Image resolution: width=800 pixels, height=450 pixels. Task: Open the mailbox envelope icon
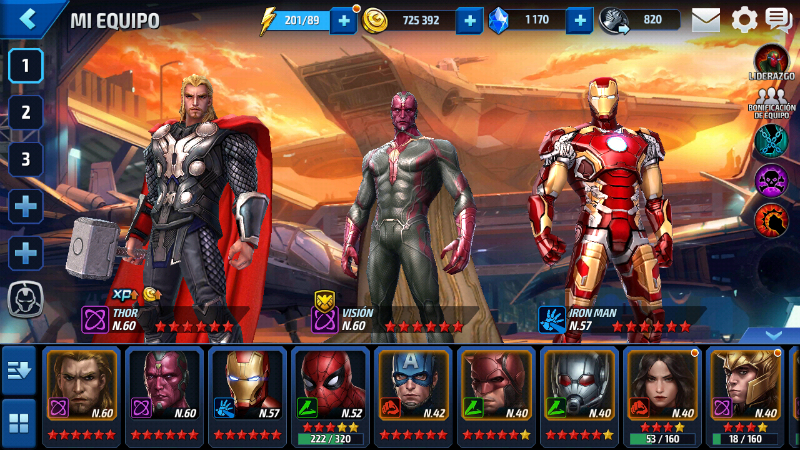click(x=706, y=19)
